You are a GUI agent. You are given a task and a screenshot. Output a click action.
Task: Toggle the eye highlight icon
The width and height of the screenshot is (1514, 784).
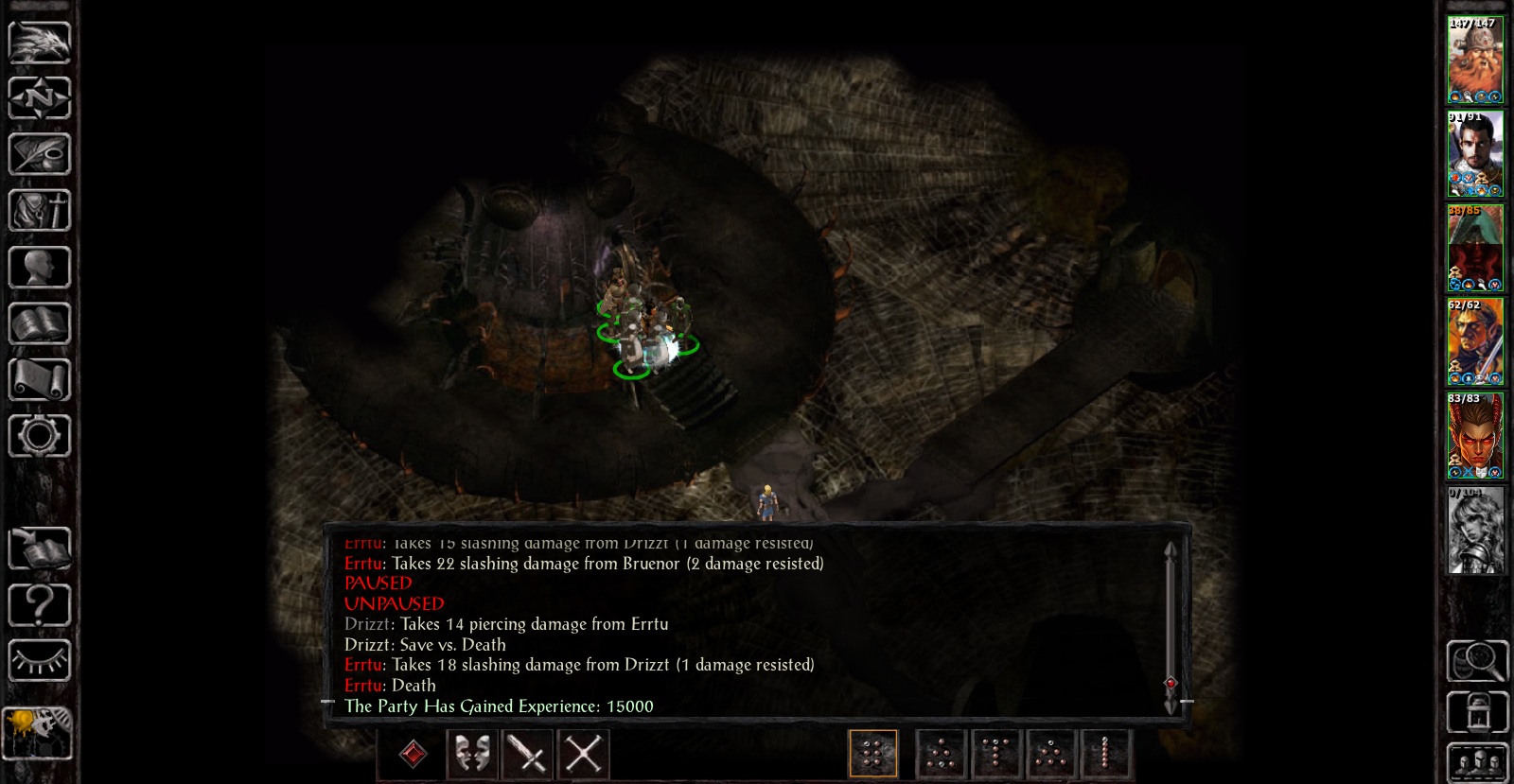tap(40, 662)
